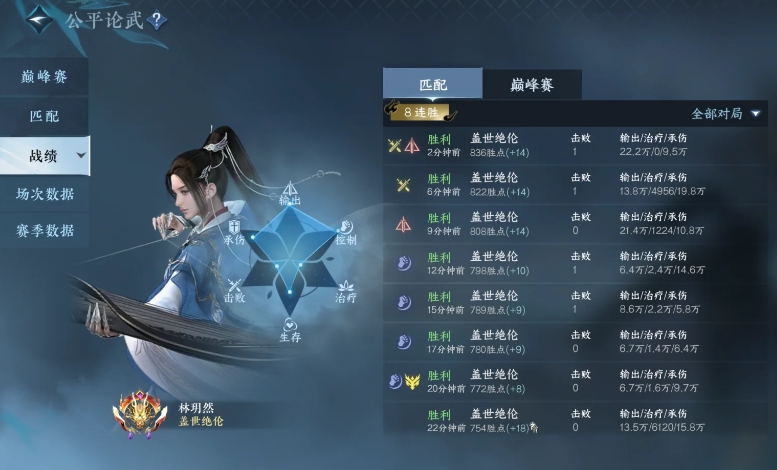
Task: Choose the match row with 789胜点
Action: [x=575, y=301]
